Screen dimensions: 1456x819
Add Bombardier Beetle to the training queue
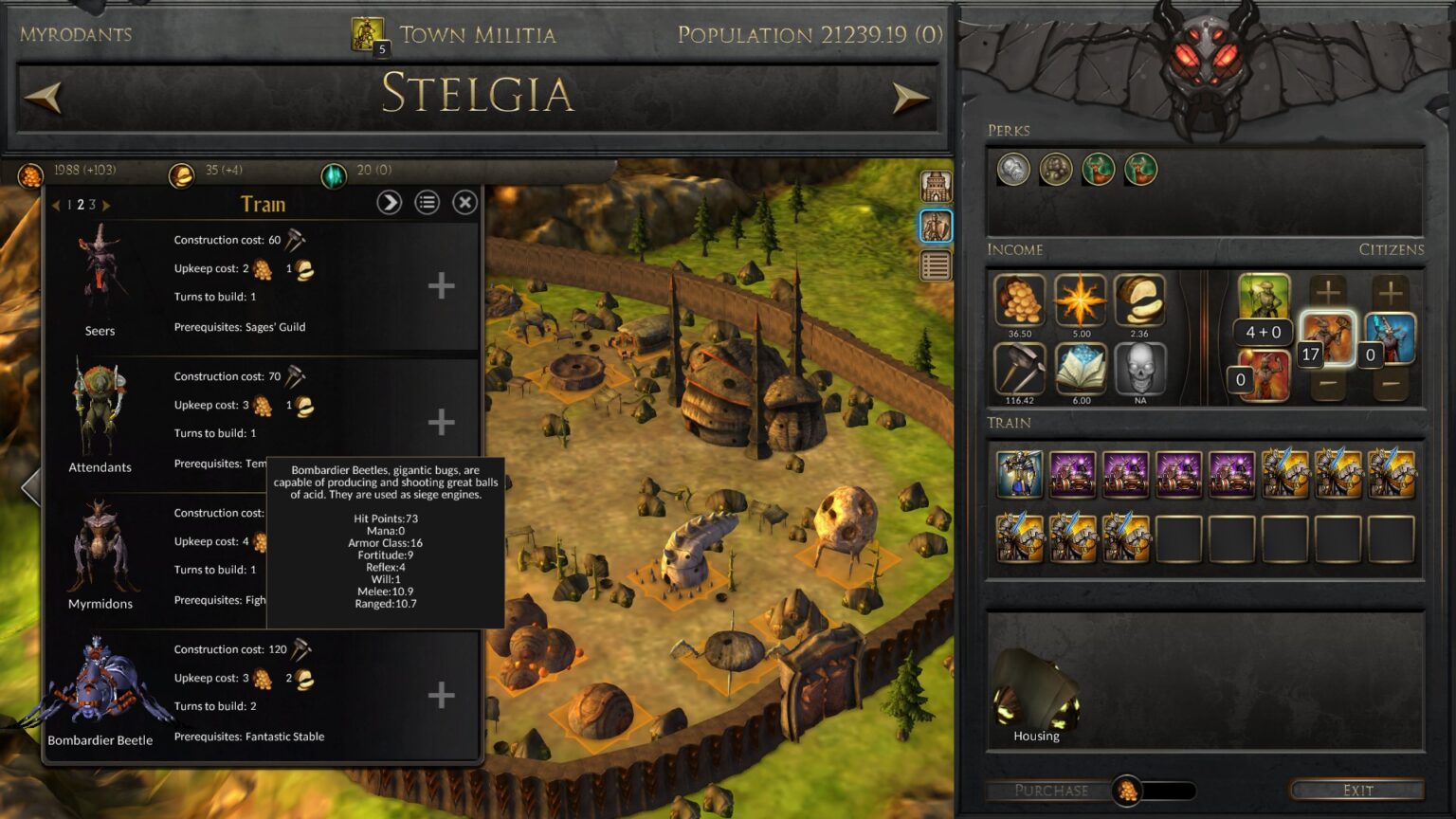point(441,695)
